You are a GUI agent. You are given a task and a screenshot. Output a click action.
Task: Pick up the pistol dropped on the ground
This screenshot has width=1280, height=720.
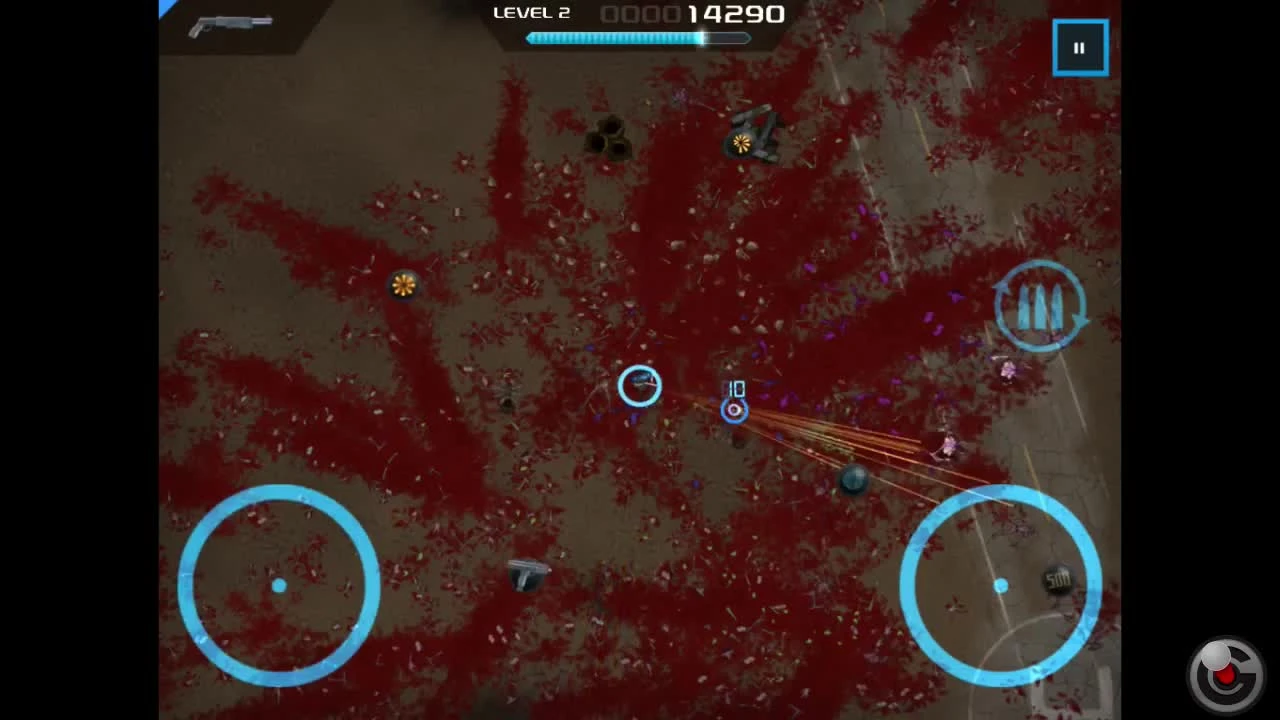point(528,574)
